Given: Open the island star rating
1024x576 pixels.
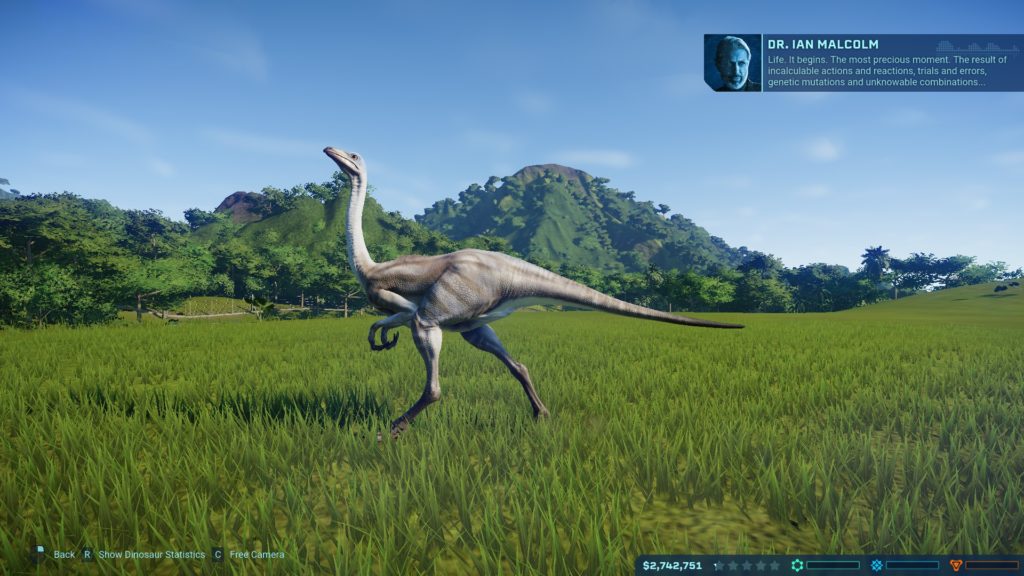Looking at the screenshot, I should (x=747, y=565).
